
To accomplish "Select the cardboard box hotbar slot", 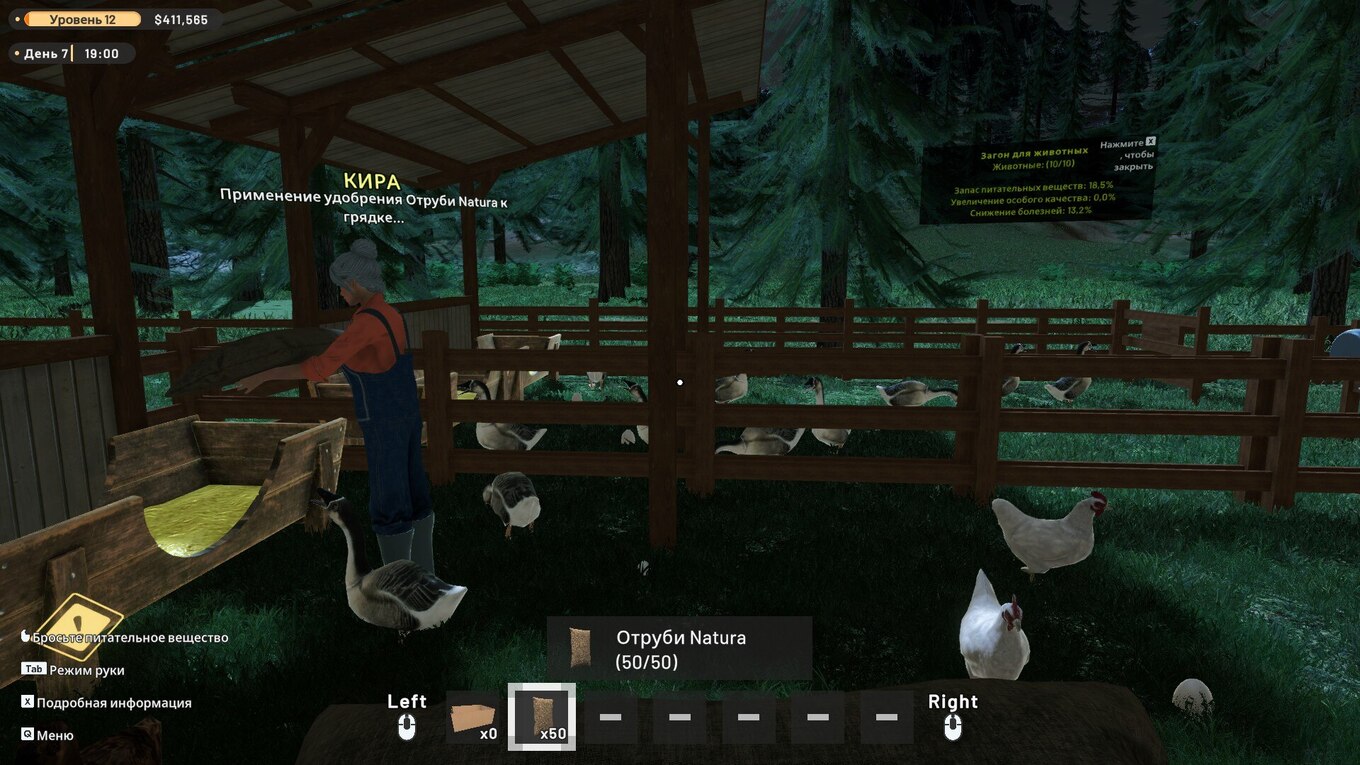I will coord(472,717).
